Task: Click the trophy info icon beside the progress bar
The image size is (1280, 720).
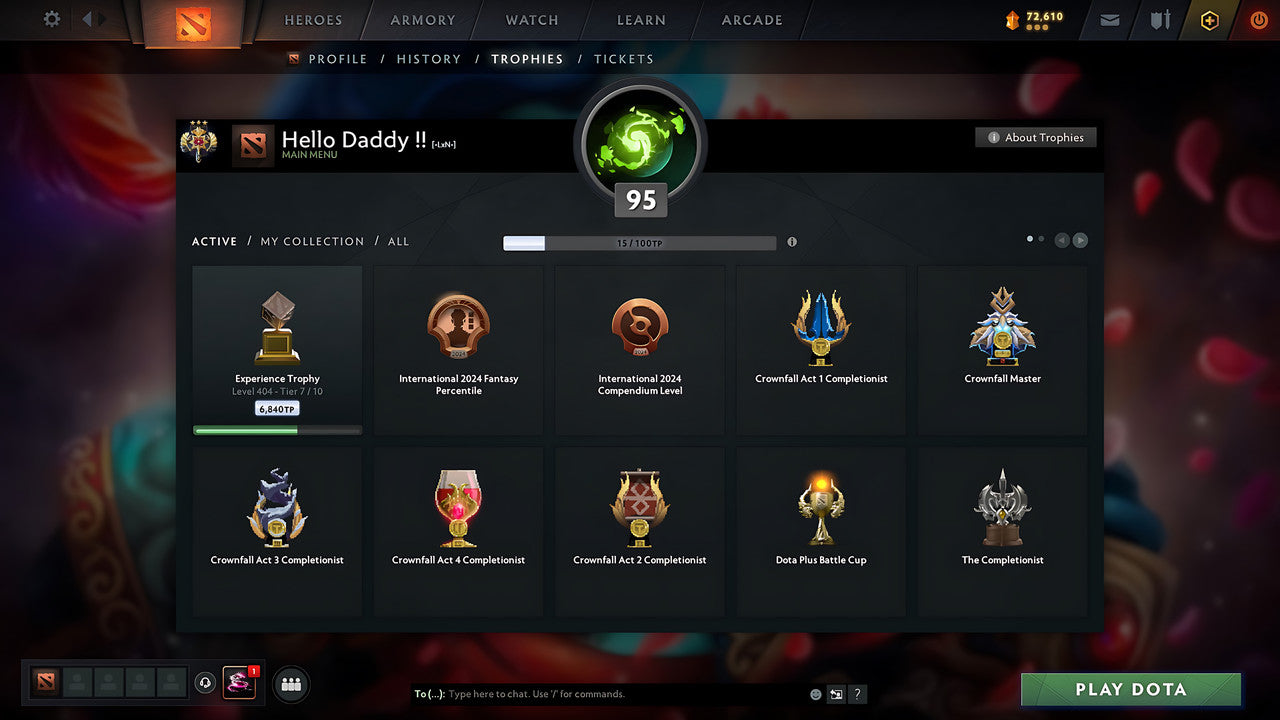Action: point(792,242)
